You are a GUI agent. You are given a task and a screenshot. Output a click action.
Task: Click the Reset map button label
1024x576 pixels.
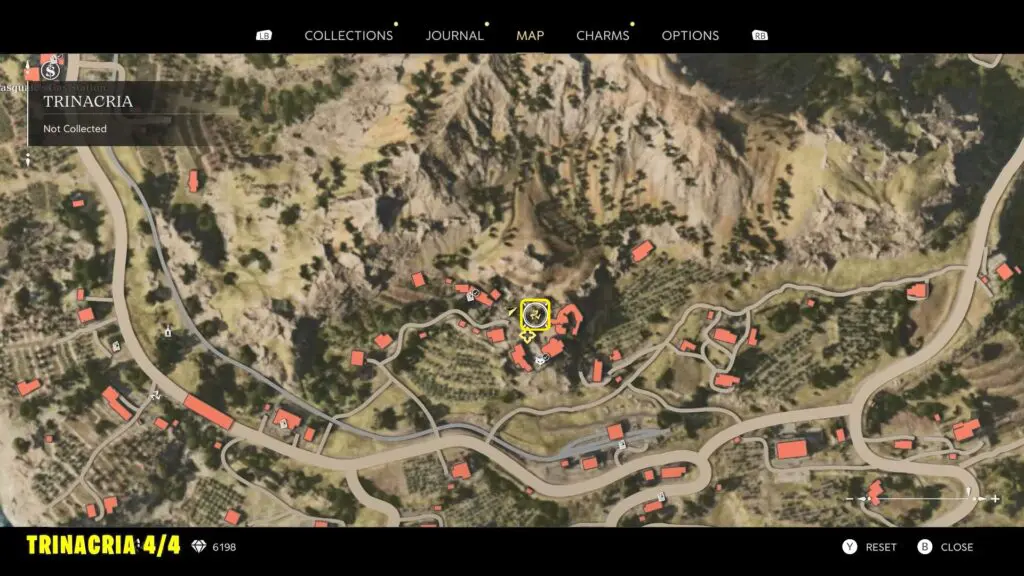880,547
